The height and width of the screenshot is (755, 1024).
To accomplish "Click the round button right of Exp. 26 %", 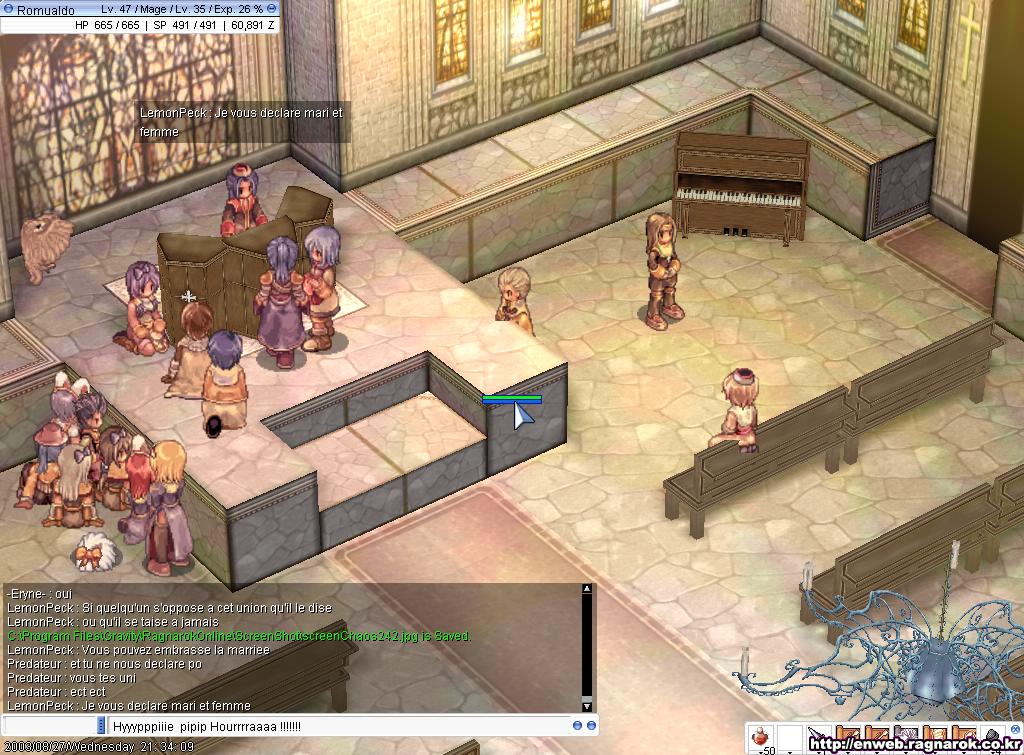I will pos(272,9).
